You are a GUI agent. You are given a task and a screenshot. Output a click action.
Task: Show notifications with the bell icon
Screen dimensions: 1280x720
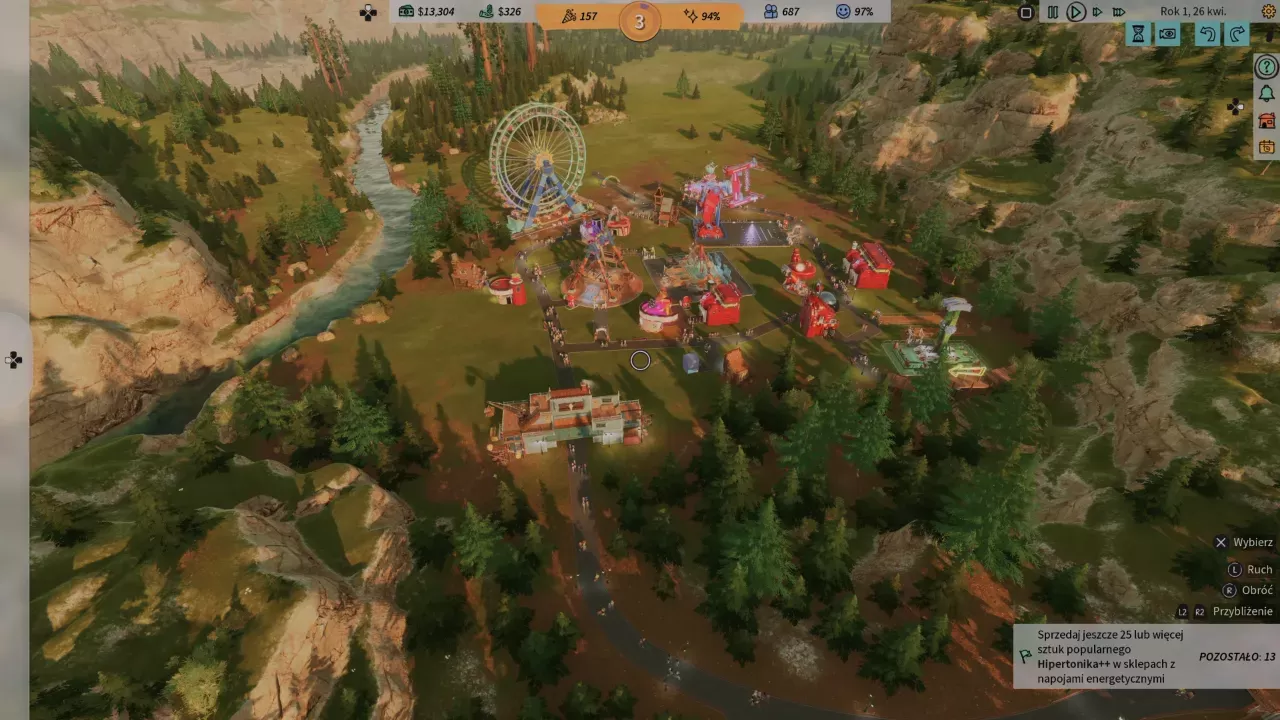1266,94
